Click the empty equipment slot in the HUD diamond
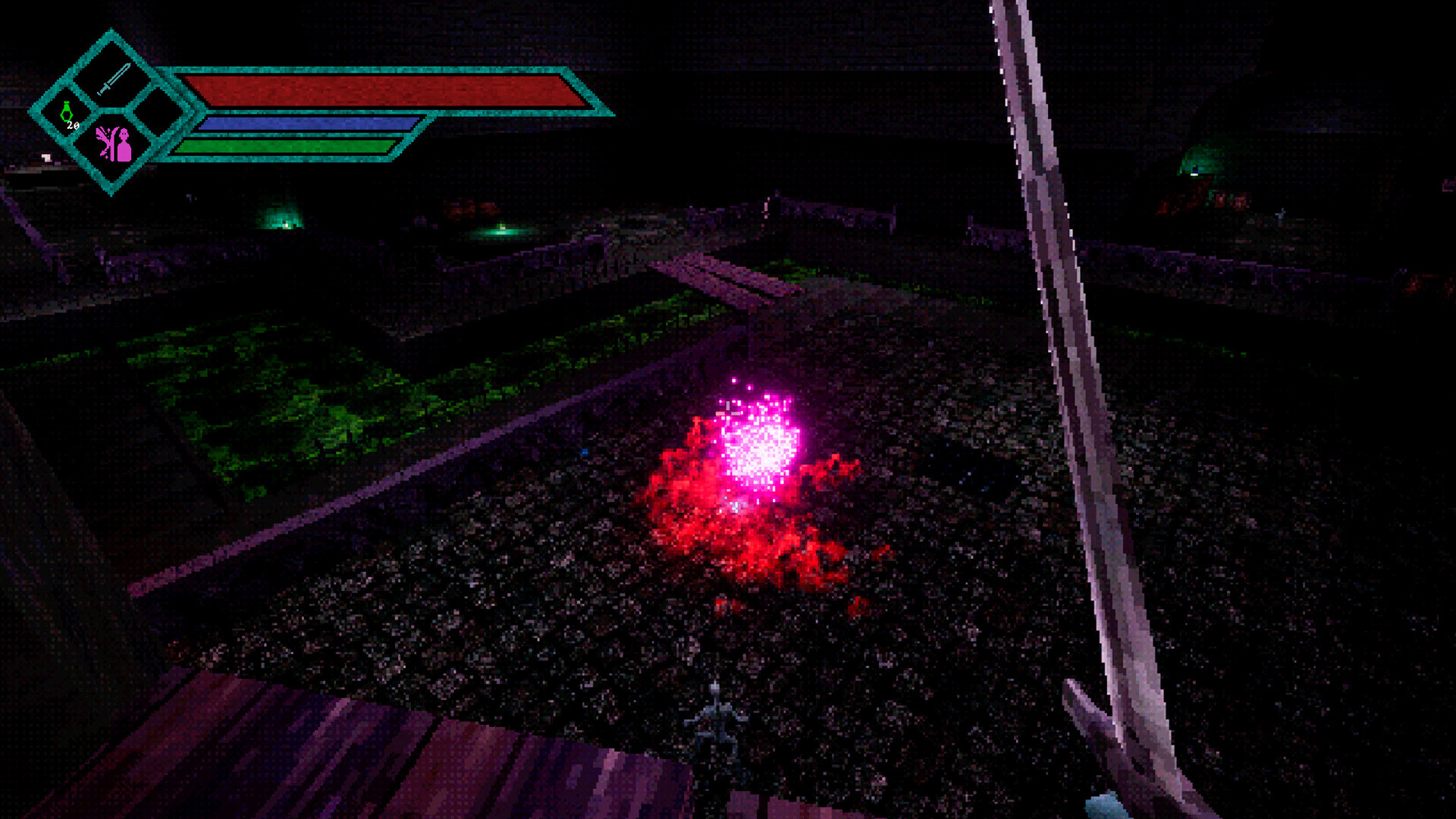This screenshot has width=1456, height=819. pyautogui.click(x=161, y=110)
